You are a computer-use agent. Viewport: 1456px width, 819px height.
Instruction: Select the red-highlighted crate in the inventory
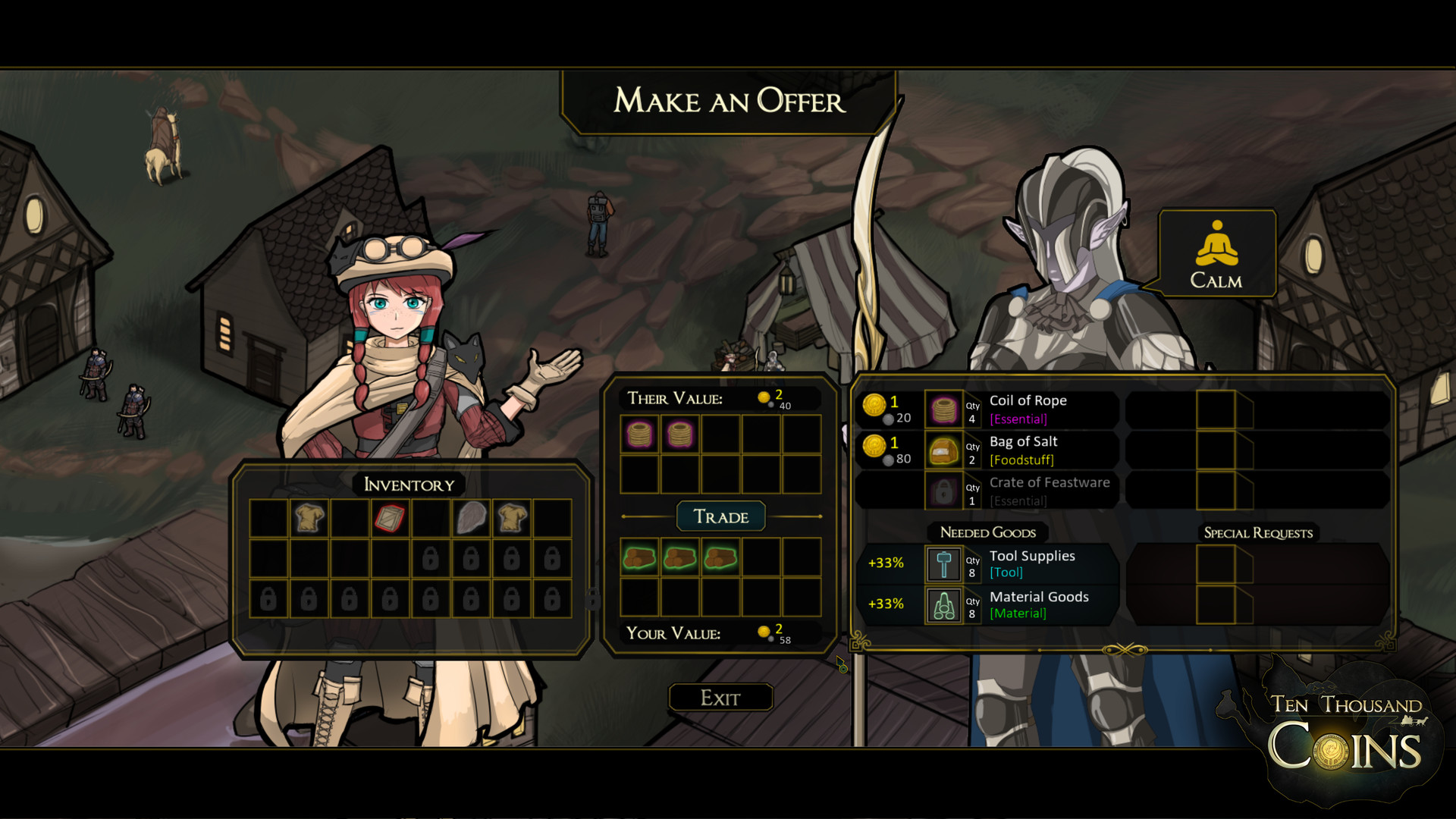click(391, 519)
